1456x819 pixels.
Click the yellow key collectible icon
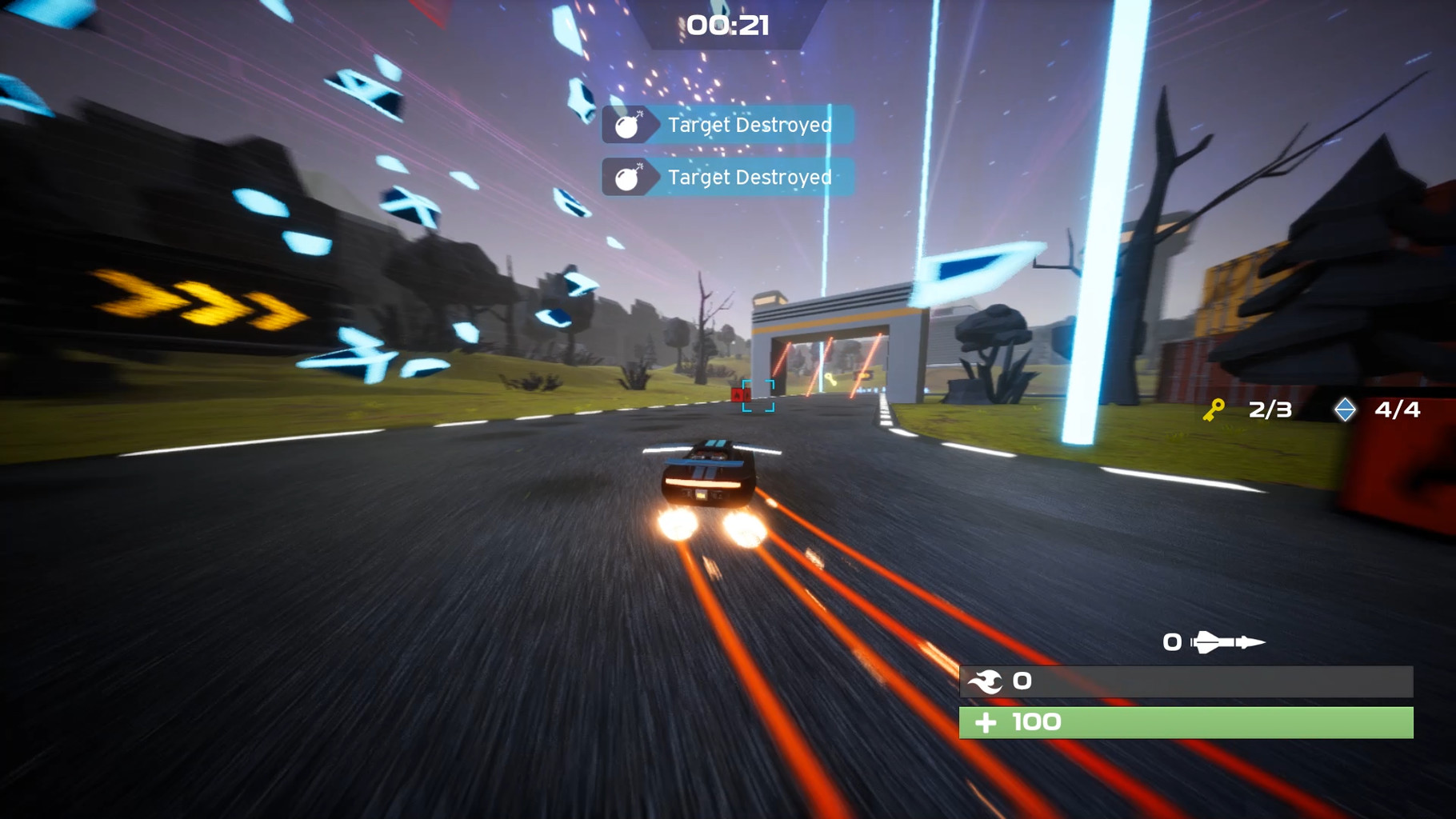(1214, 410)
